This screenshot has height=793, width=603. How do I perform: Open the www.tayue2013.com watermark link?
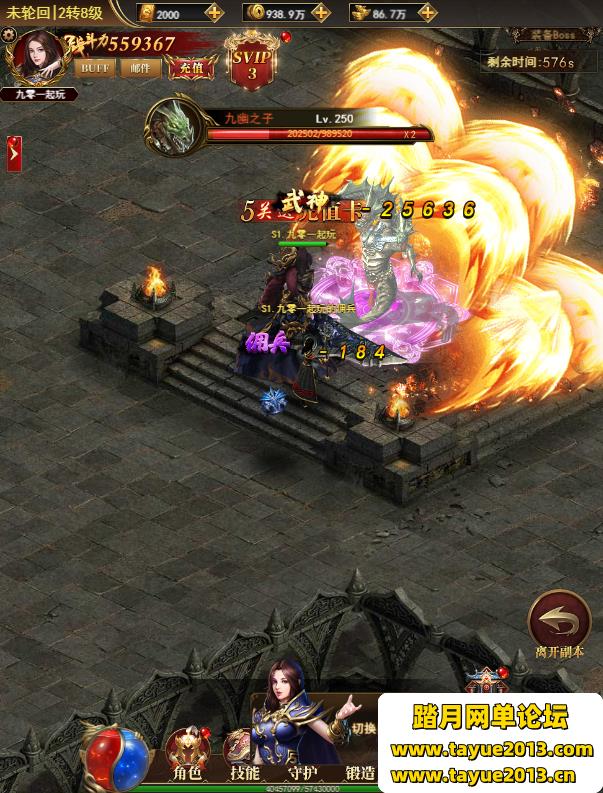pos(491,750)
